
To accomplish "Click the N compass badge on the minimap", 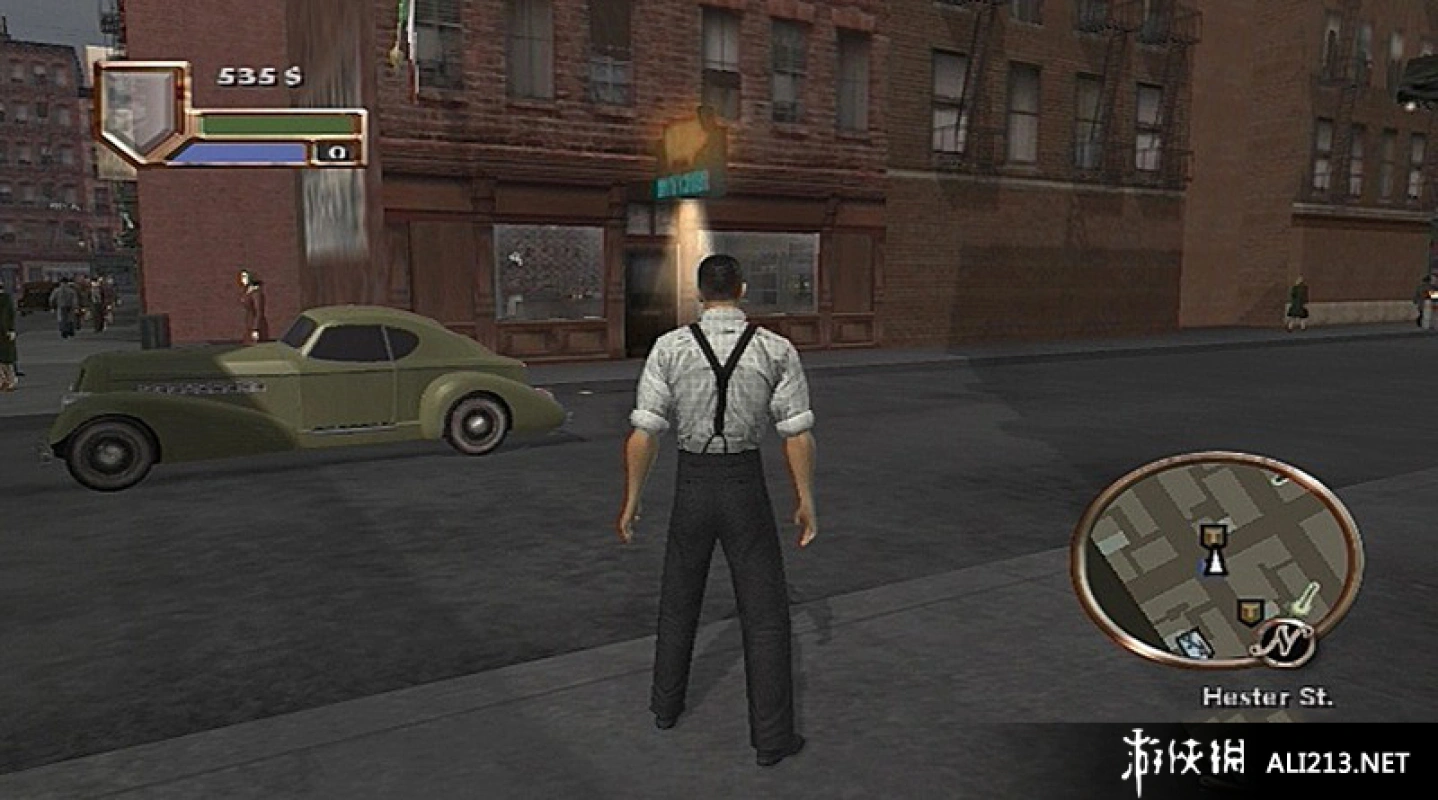I will (x=1281, y=643).
